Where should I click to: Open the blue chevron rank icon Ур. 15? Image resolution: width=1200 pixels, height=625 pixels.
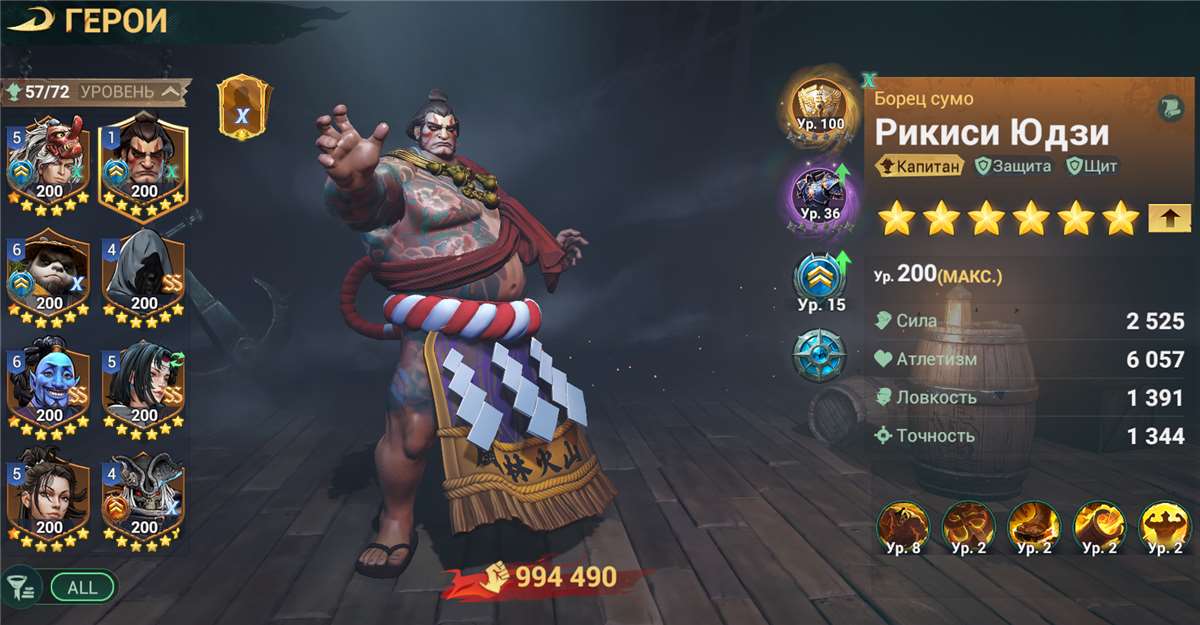(820, 280)
